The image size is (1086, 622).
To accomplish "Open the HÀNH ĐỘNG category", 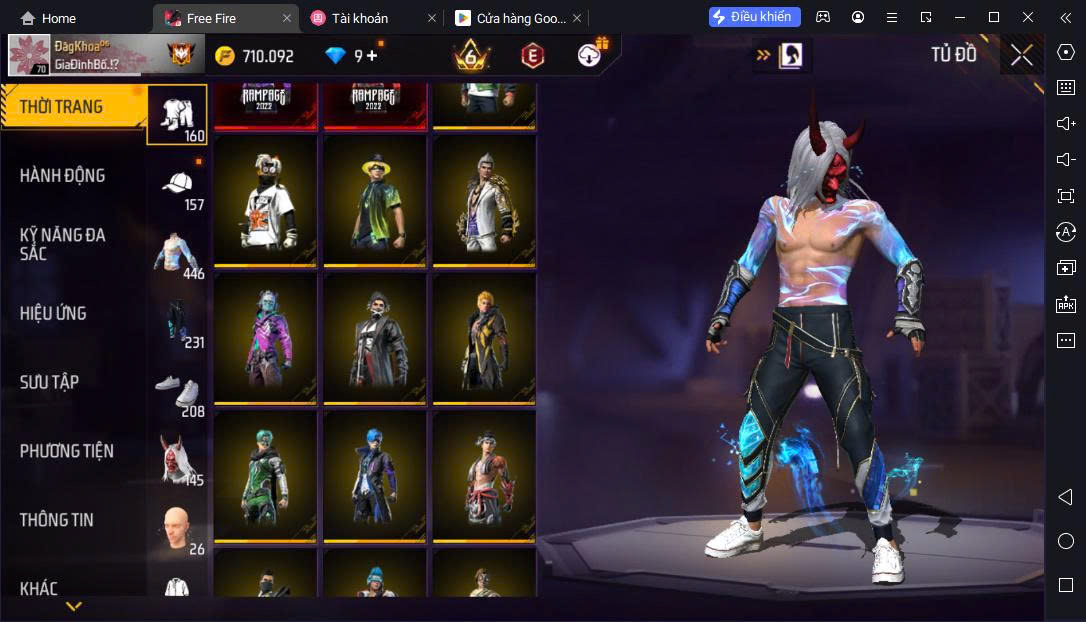I will point(62,176).
